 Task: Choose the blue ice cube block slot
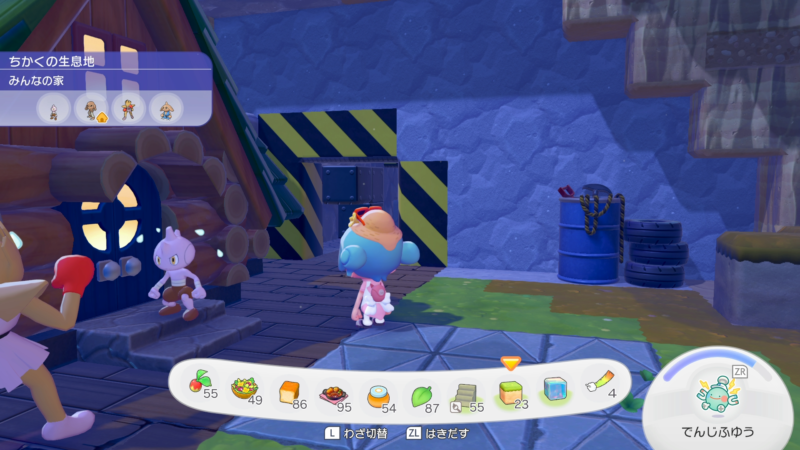pyautogui.click(x=555, y=388)
